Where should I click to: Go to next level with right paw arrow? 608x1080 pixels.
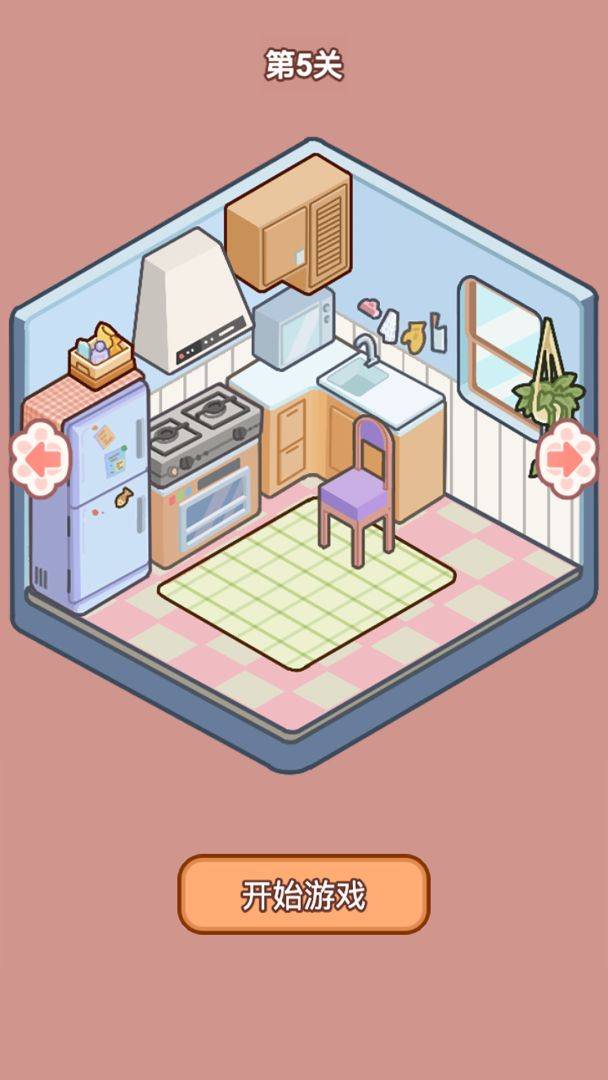pos(567,459)
